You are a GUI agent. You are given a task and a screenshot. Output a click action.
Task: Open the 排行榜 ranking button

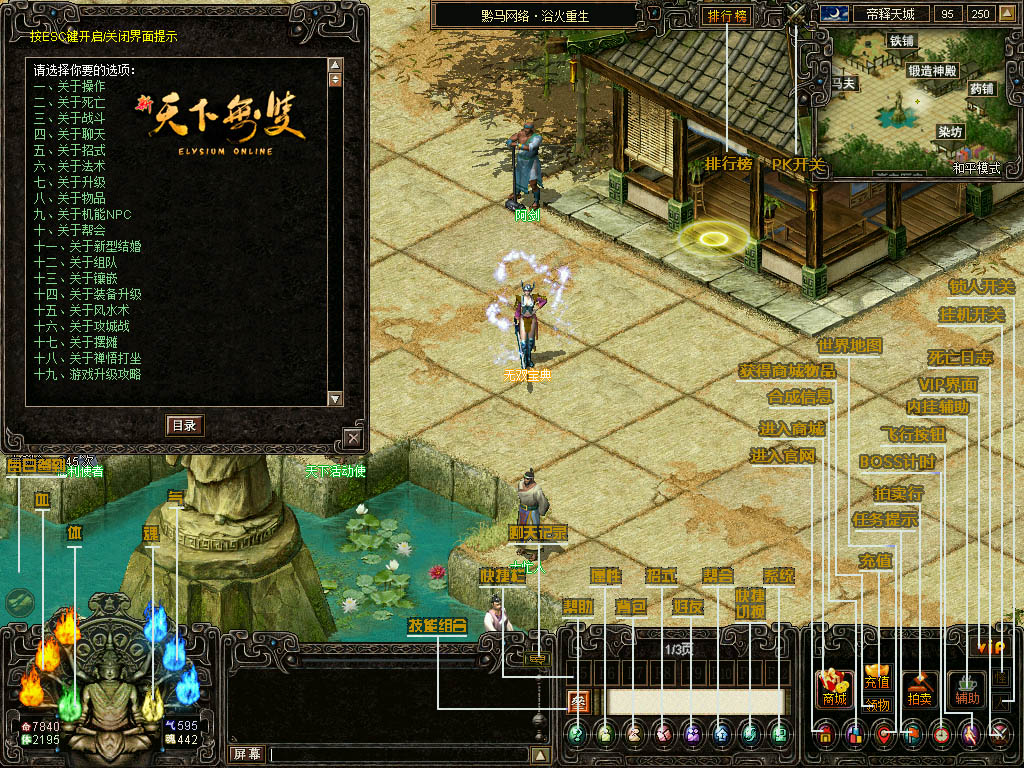tap(728, 16)
